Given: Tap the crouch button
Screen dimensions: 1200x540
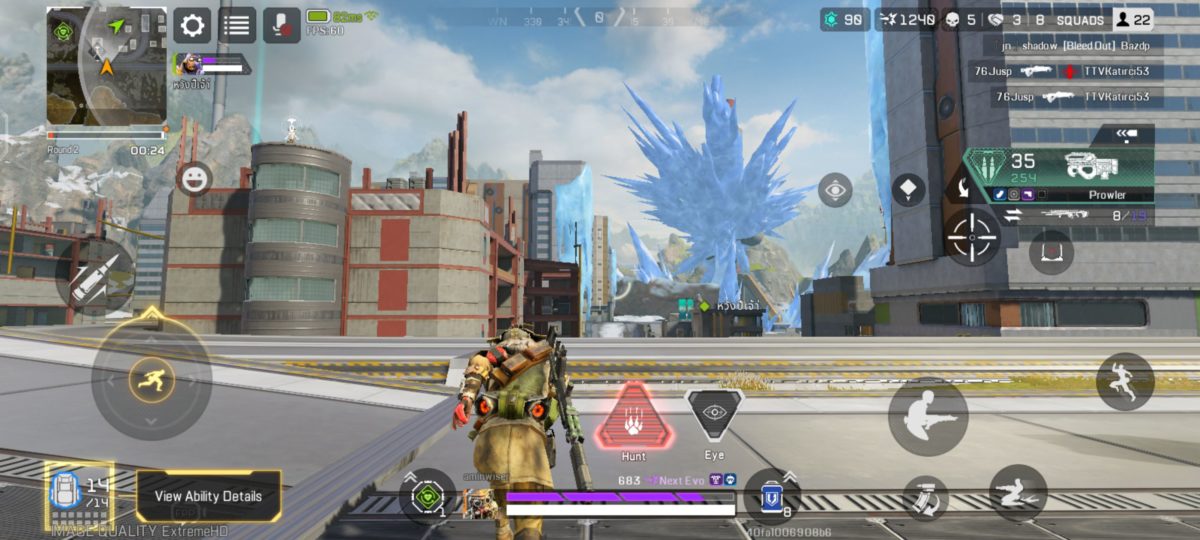Looking at the screenshot, I should [927, 416].
